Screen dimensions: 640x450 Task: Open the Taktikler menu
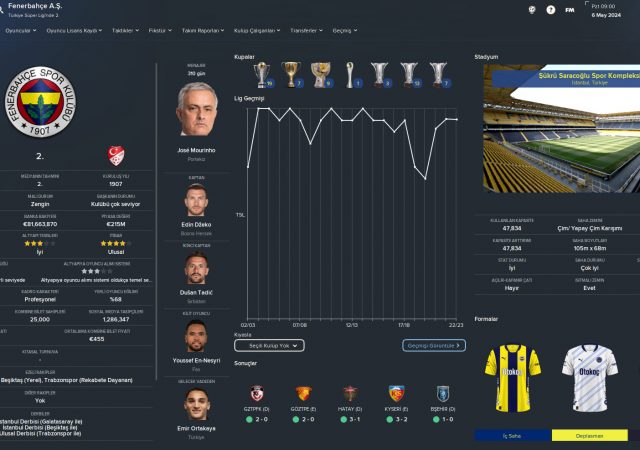[x=123, y=30]
